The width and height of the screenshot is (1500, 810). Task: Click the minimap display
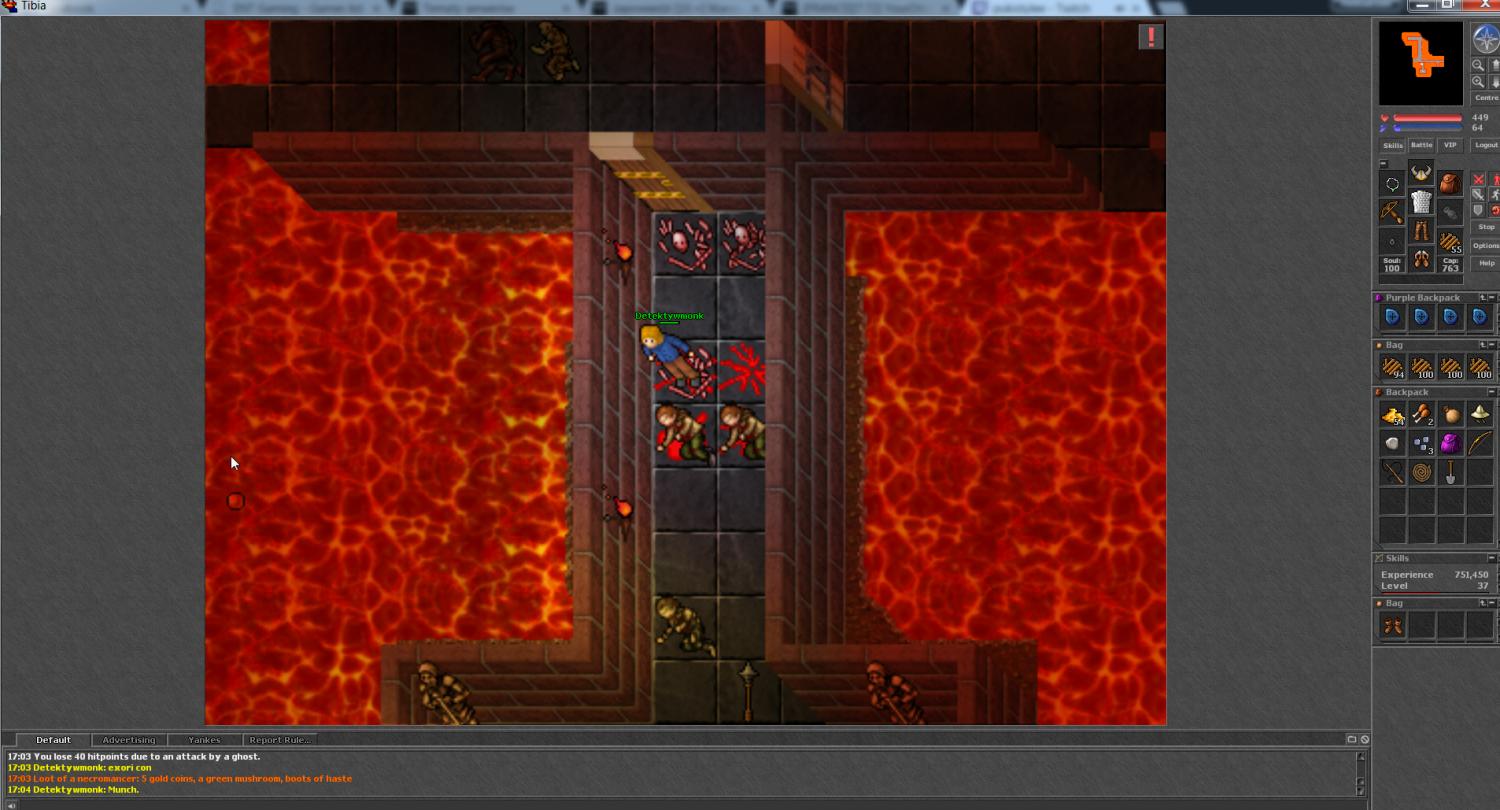coord(1420,63)
